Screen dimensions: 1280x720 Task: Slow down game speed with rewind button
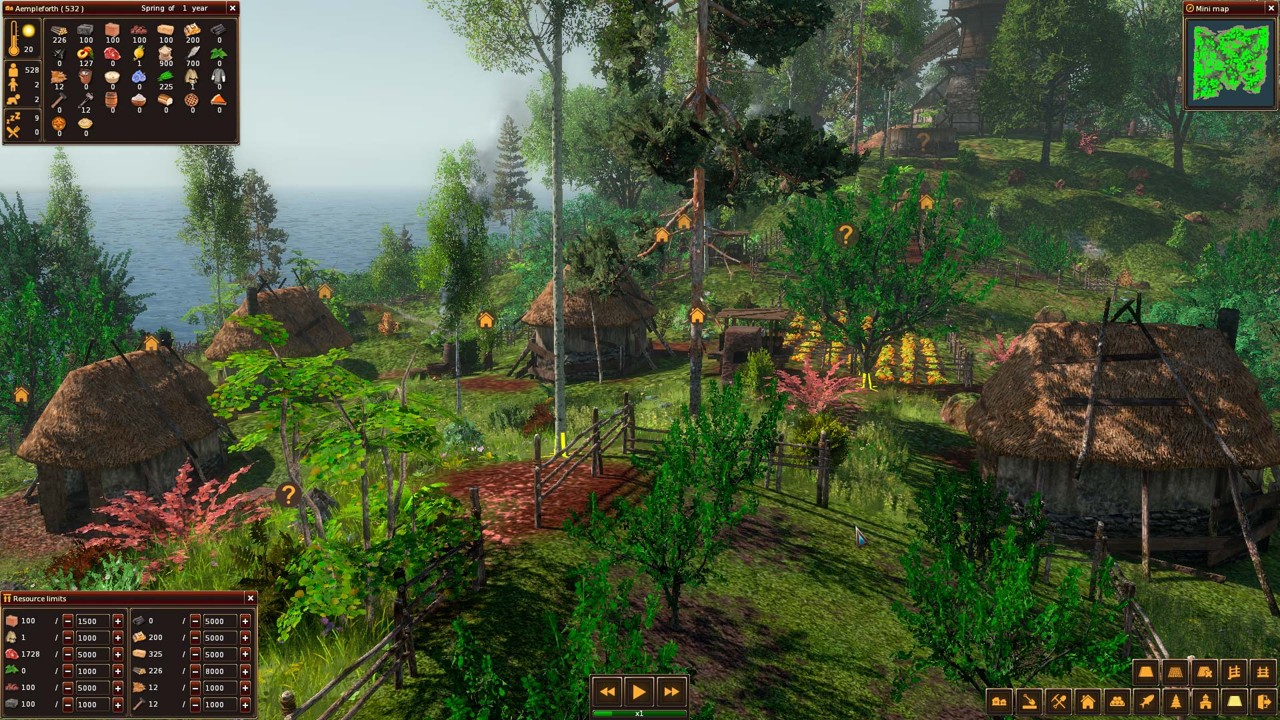[607, 691]
